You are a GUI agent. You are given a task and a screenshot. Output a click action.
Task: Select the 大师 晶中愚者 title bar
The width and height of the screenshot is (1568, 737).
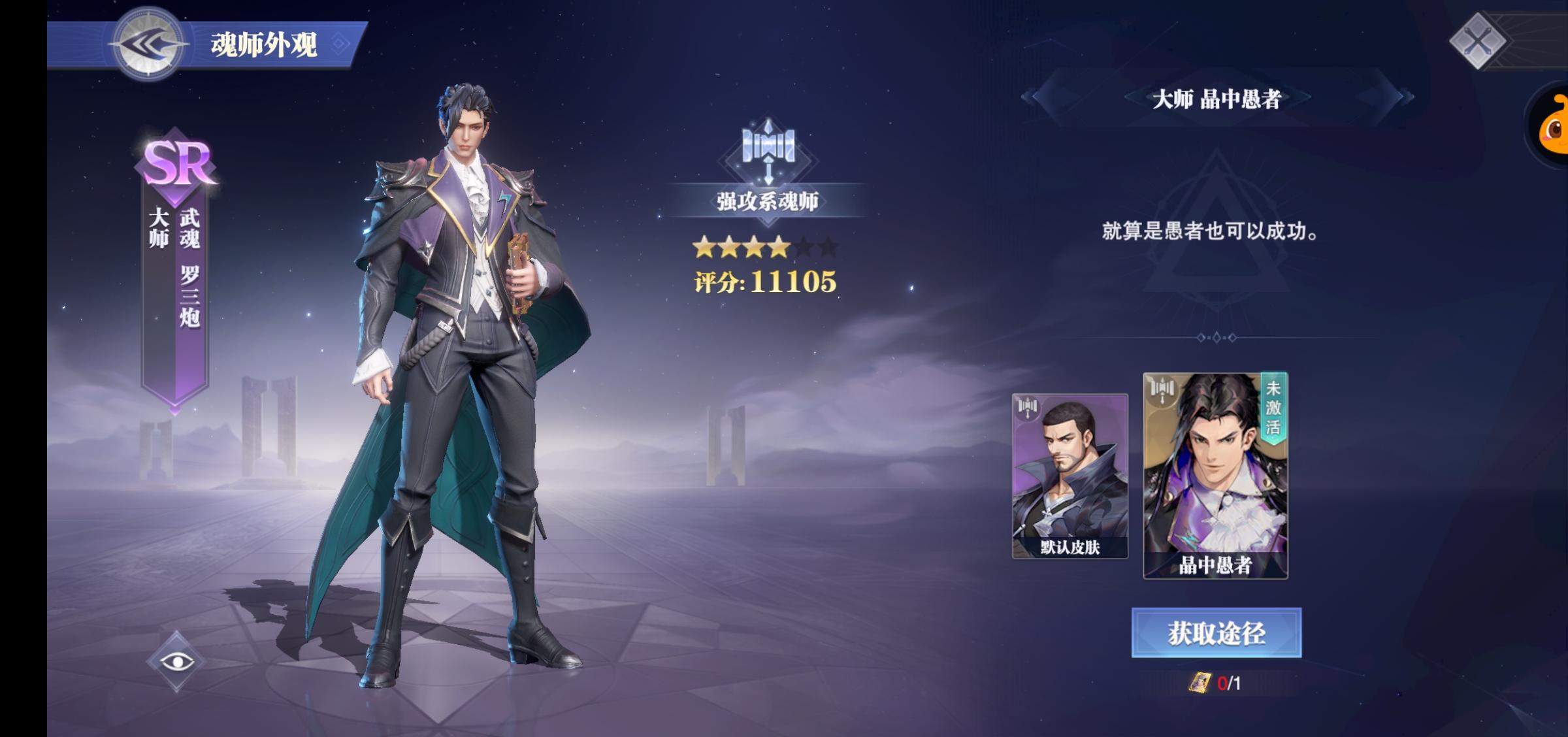click(1217, 96)
